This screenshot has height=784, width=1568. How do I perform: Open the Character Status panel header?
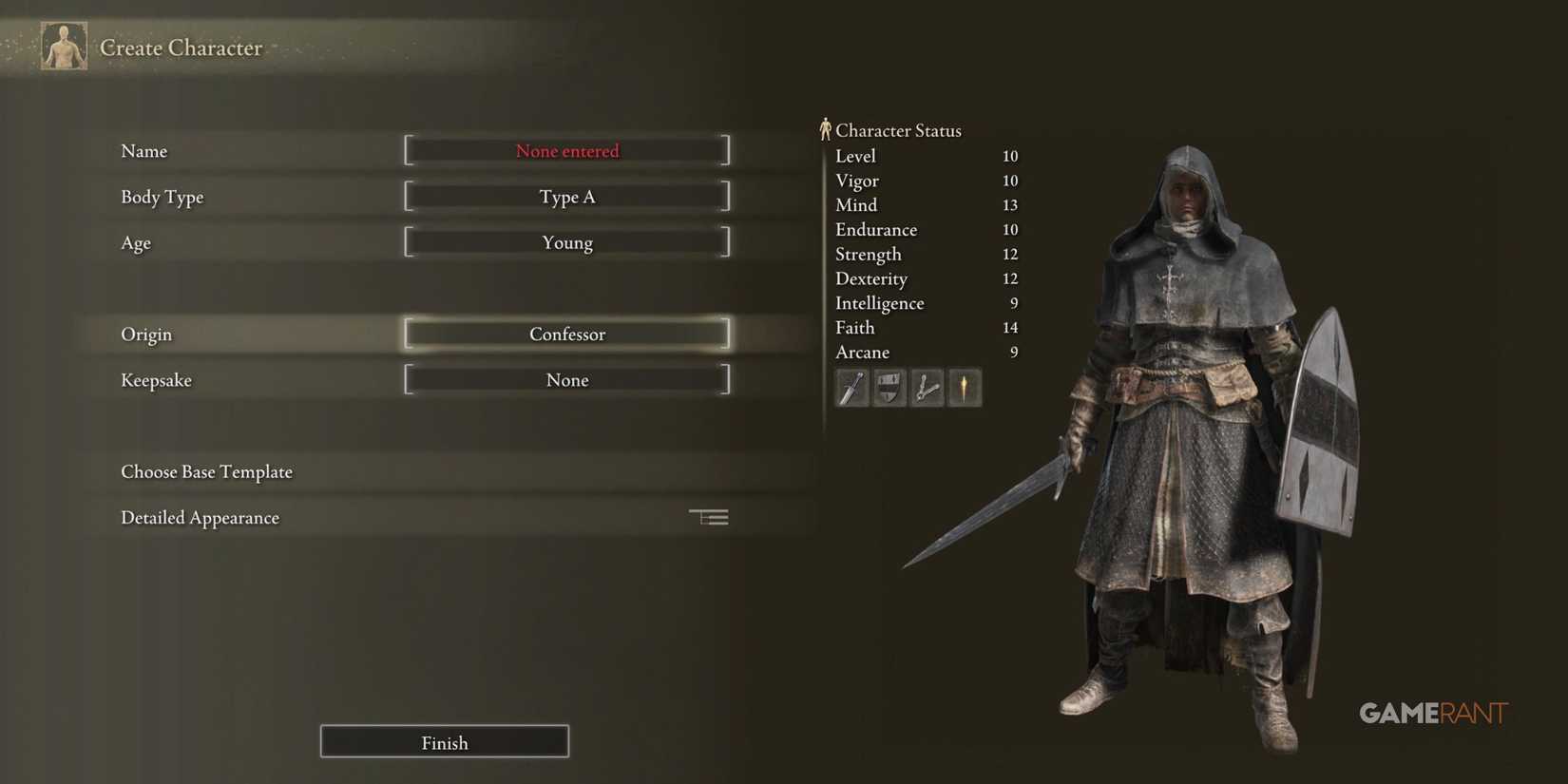tap(897, 130)
